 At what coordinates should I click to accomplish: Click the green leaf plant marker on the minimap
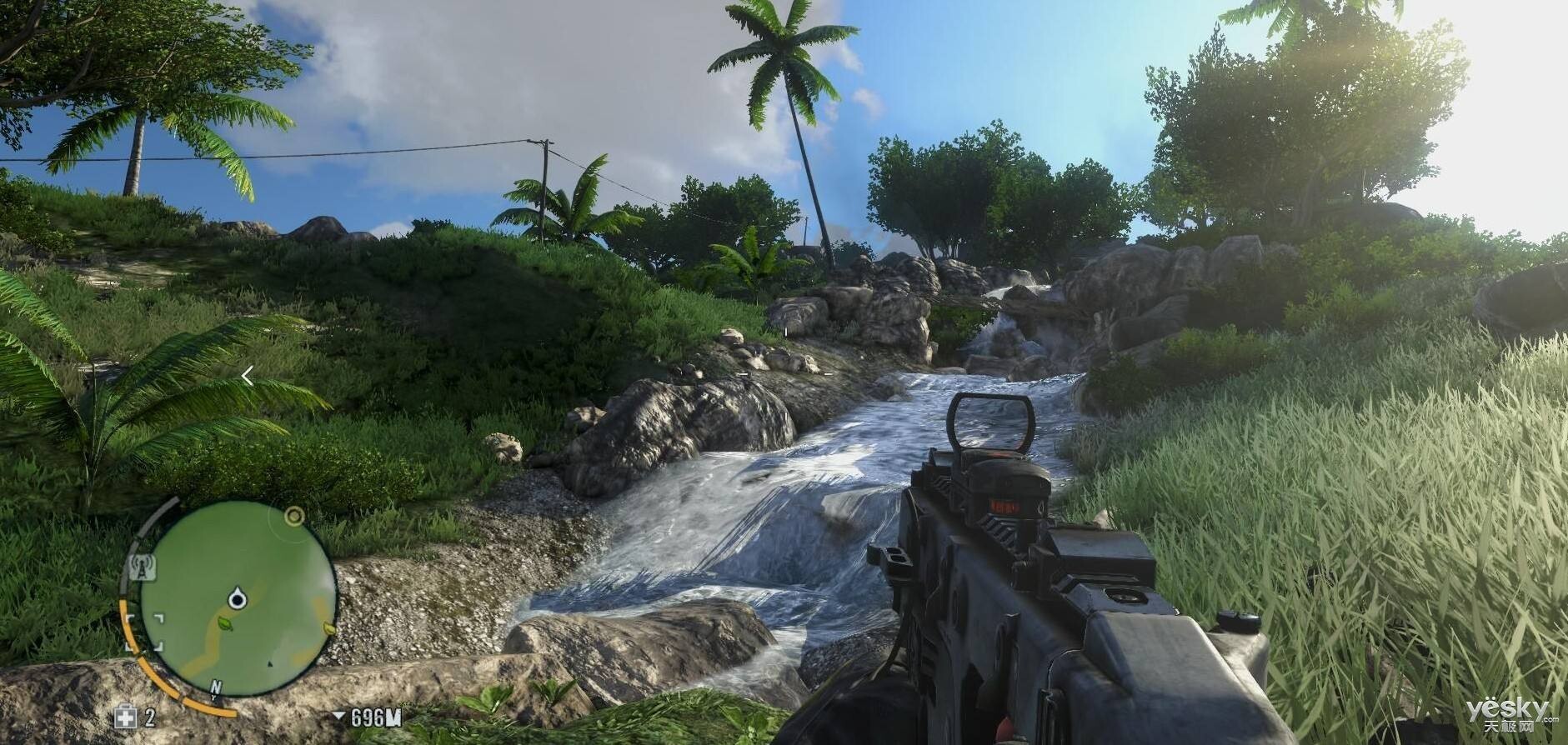224,623
